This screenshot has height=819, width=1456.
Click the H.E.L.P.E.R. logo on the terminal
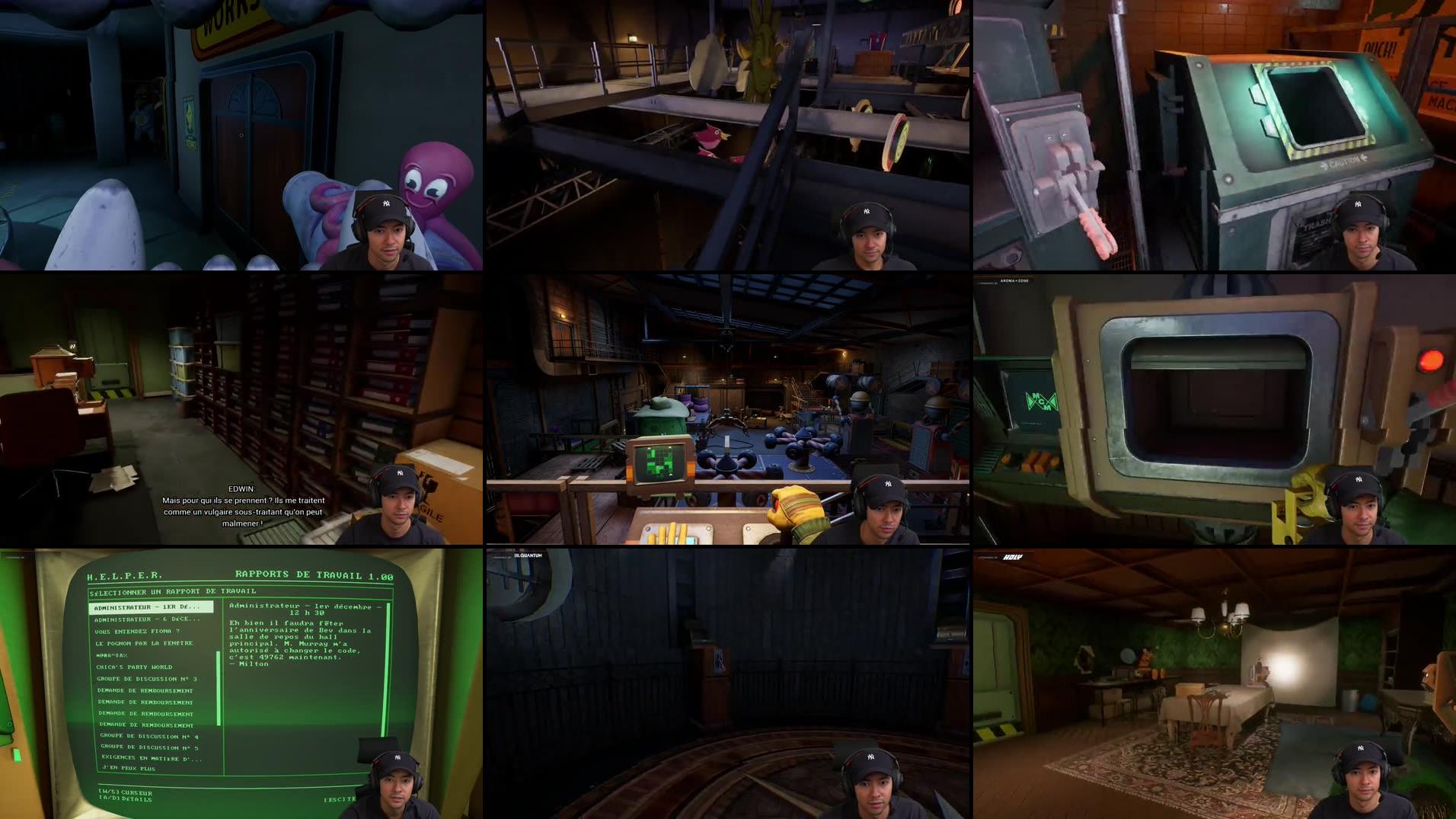click(x=125, y=574)
